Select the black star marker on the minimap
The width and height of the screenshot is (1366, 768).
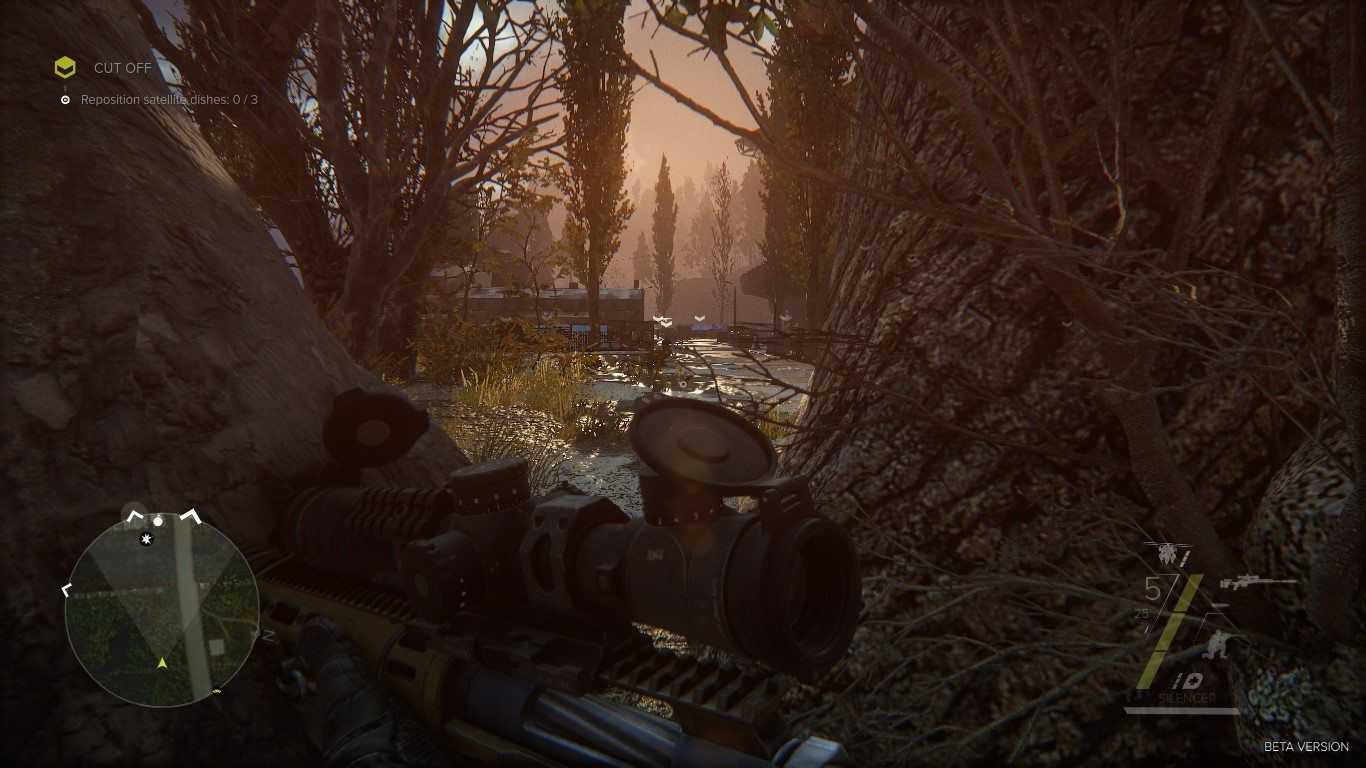click(x=148, y=540)
